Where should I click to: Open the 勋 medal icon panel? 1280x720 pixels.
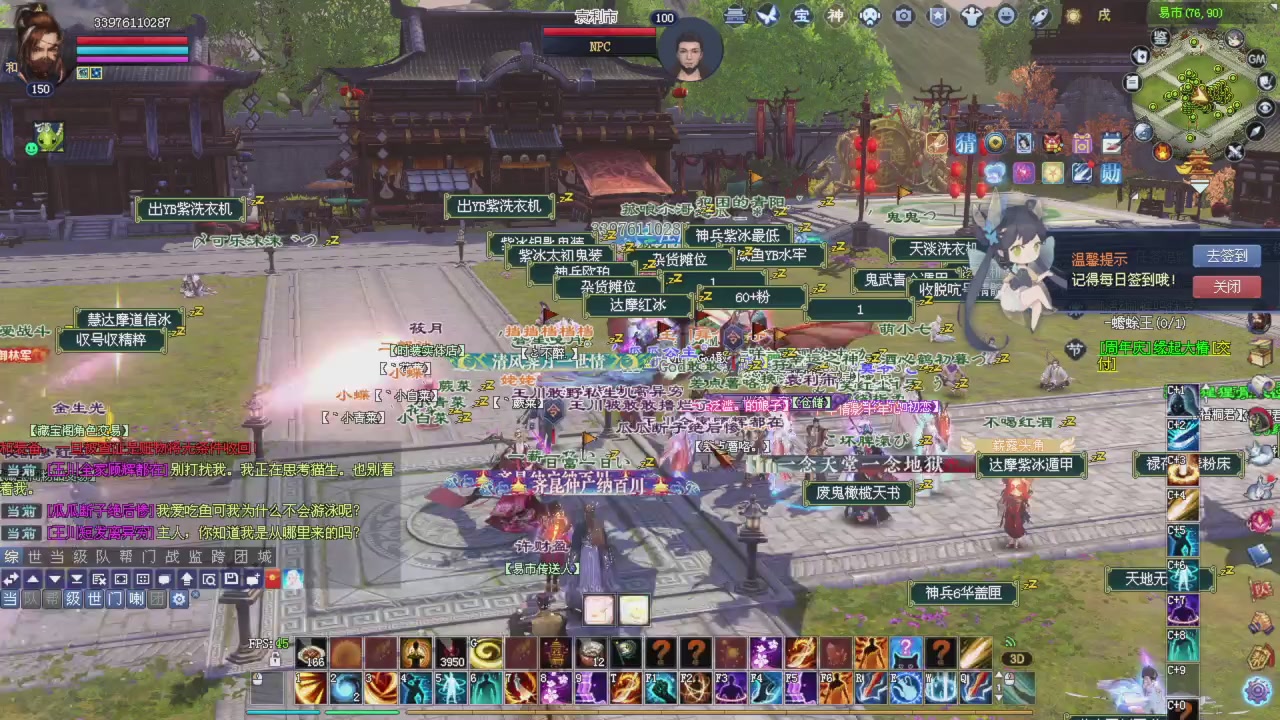[x=1110, y=171]
